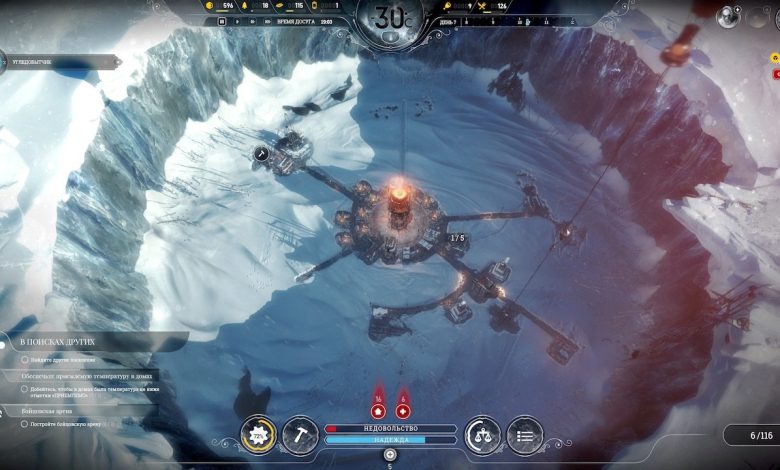Image resolution: width=780 pixels, height=470 pixels.
Task: Click the round notification icon at top right
Action: [x=728, y=15]
